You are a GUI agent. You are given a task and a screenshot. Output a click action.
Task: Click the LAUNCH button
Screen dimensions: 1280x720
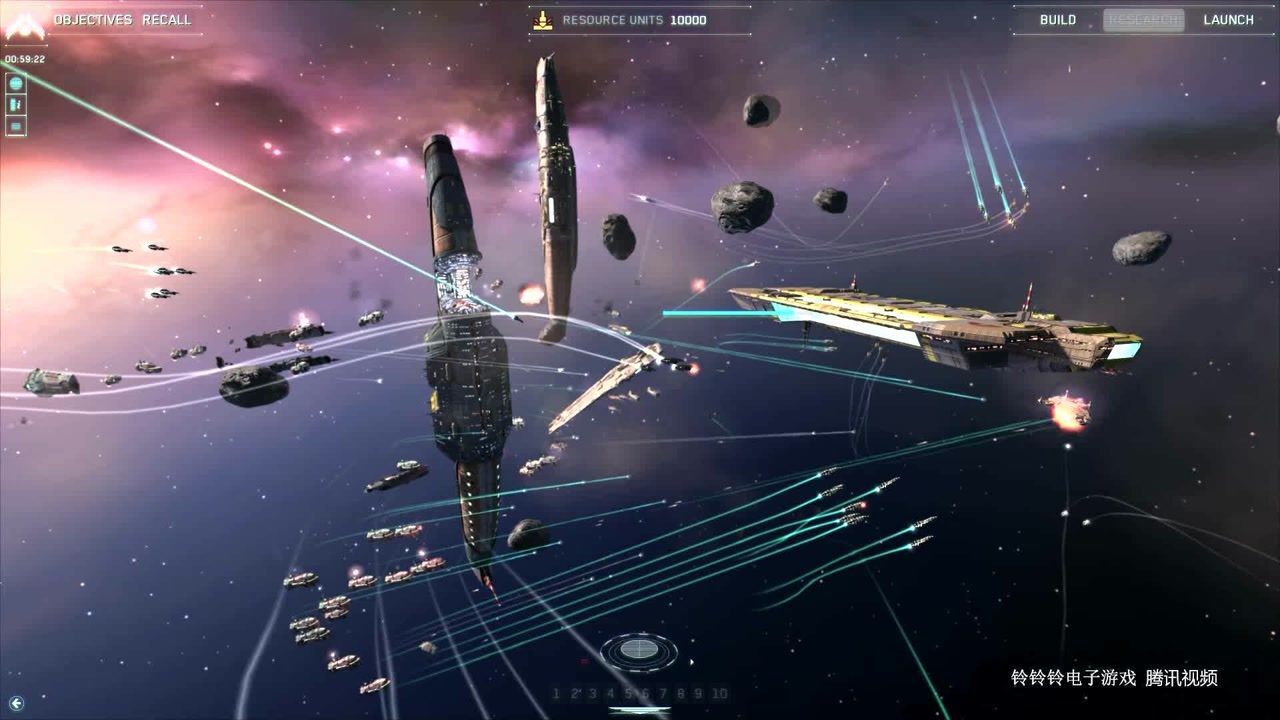click(x=1227, y=19)
